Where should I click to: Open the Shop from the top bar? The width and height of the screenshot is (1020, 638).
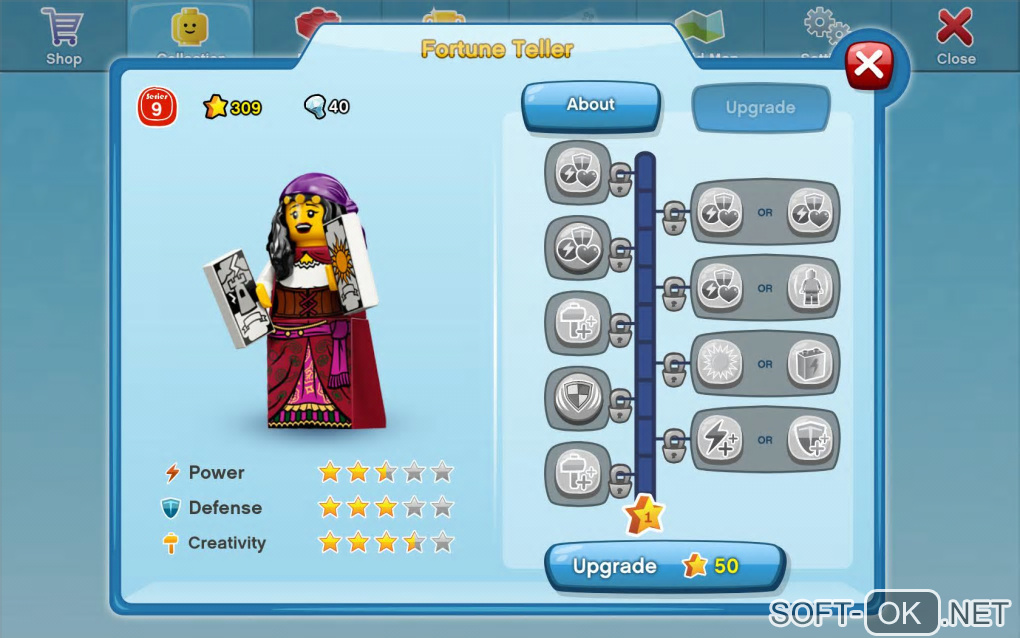point(63,35)
